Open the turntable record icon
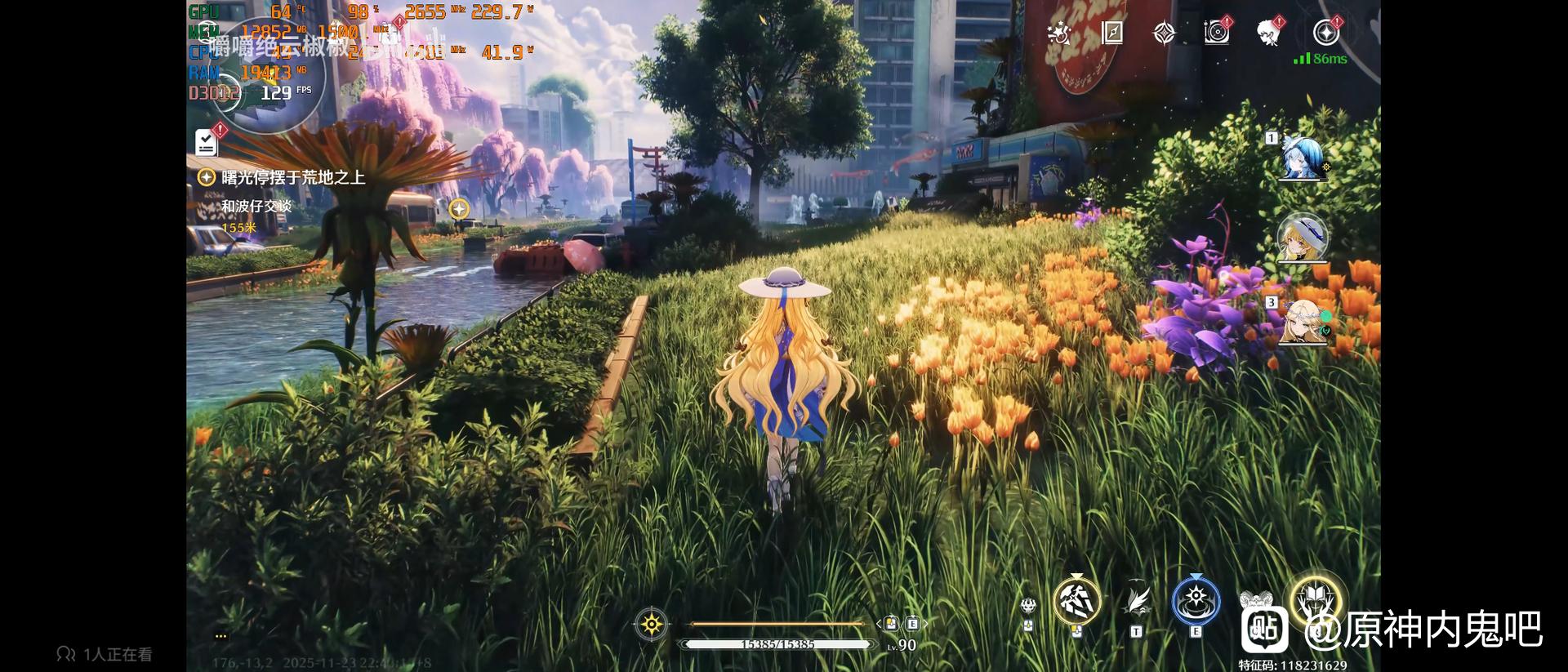 1216,33
